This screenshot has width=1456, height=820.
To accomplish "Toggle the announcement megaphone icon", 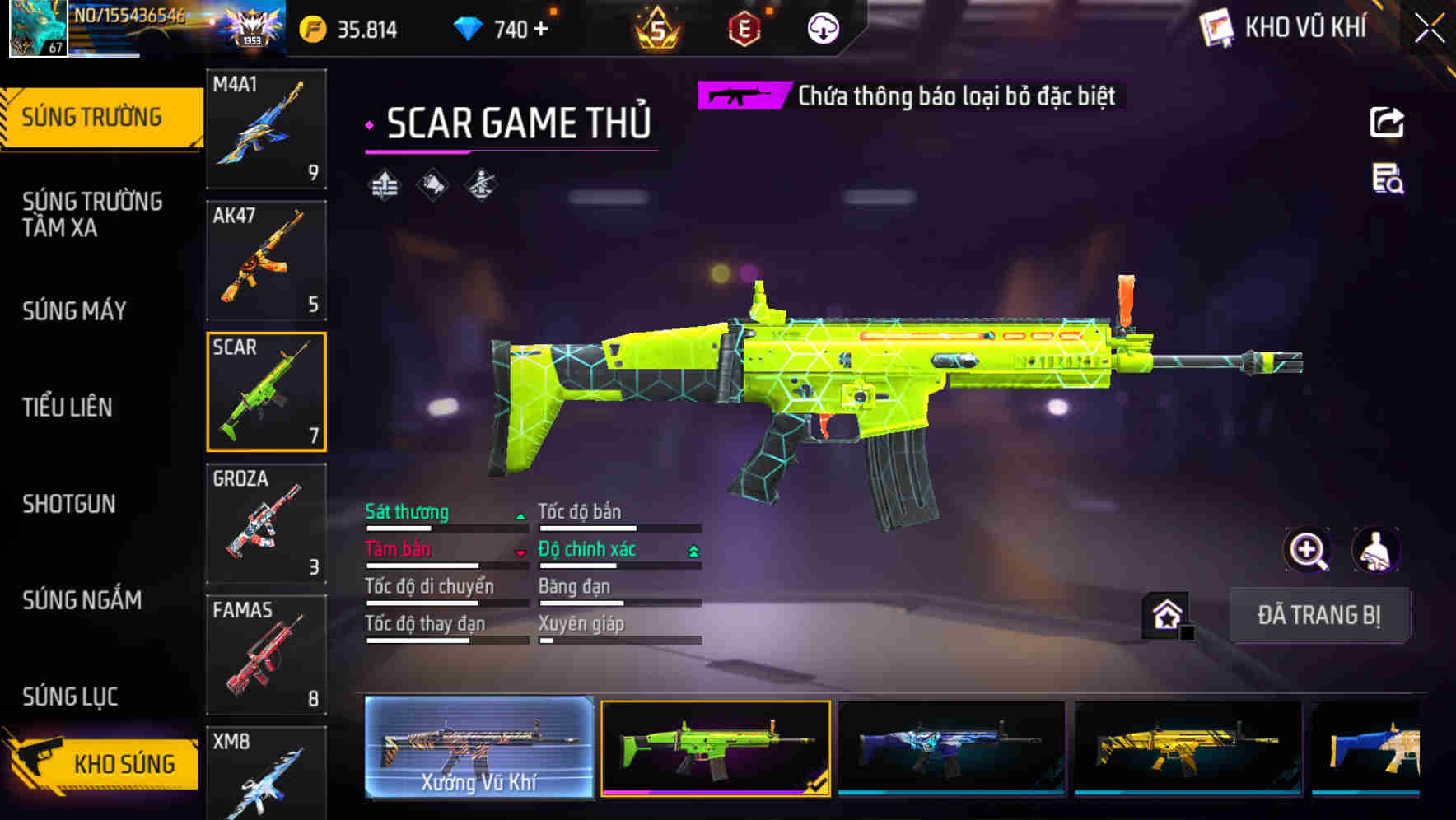I will click(x=432, y=184).
